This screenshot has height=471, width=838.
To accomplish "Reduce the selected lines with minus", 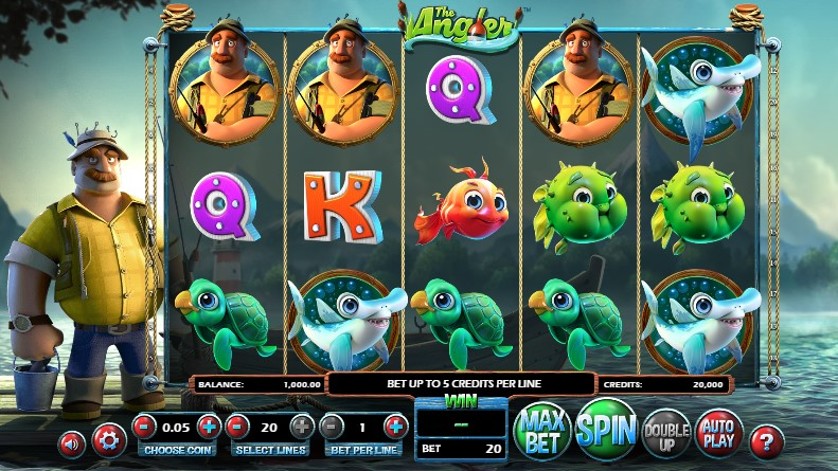I will pos(238,427).
